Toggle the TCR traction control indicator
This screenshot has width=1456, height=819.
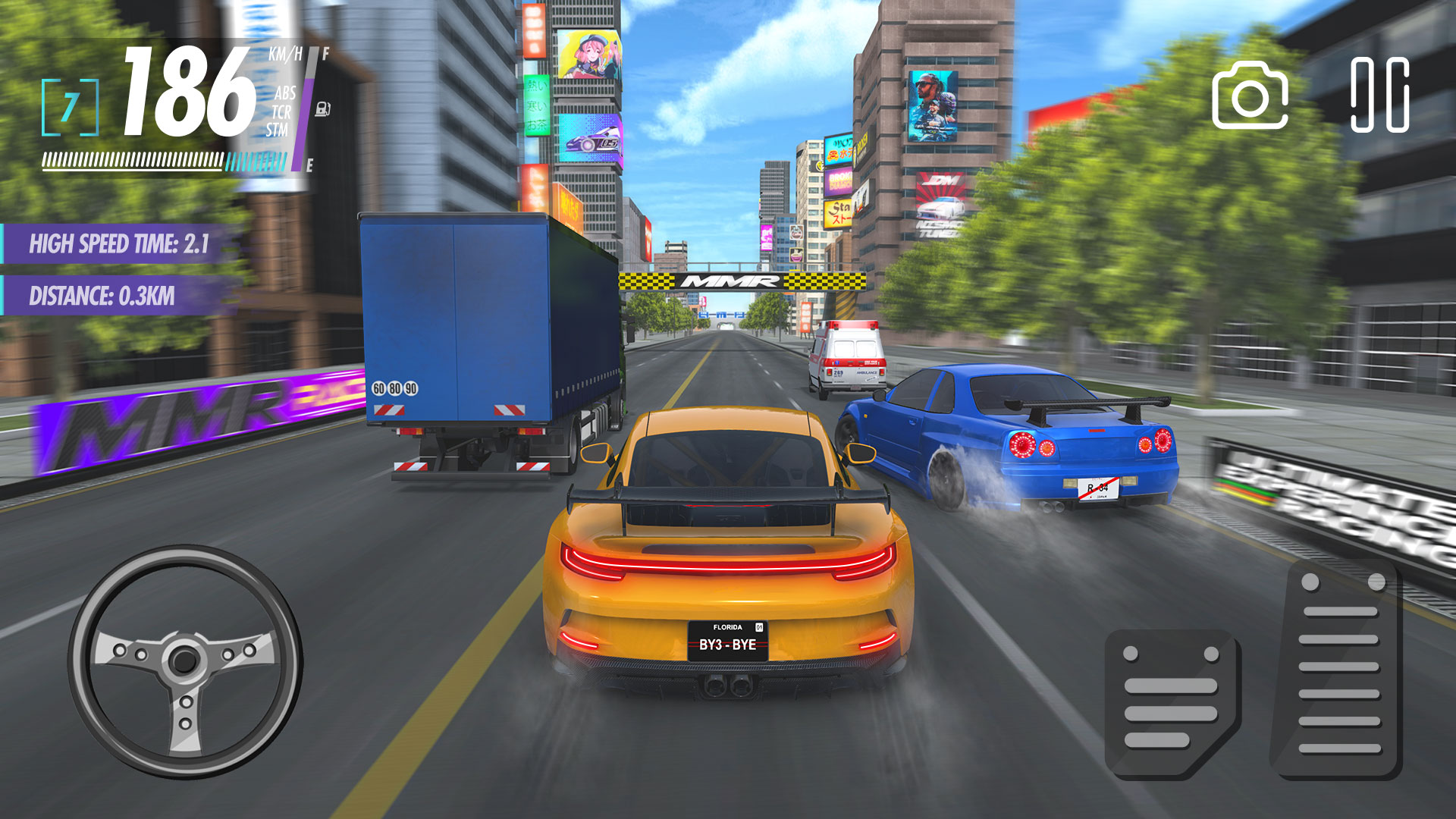tap(281, 112)
